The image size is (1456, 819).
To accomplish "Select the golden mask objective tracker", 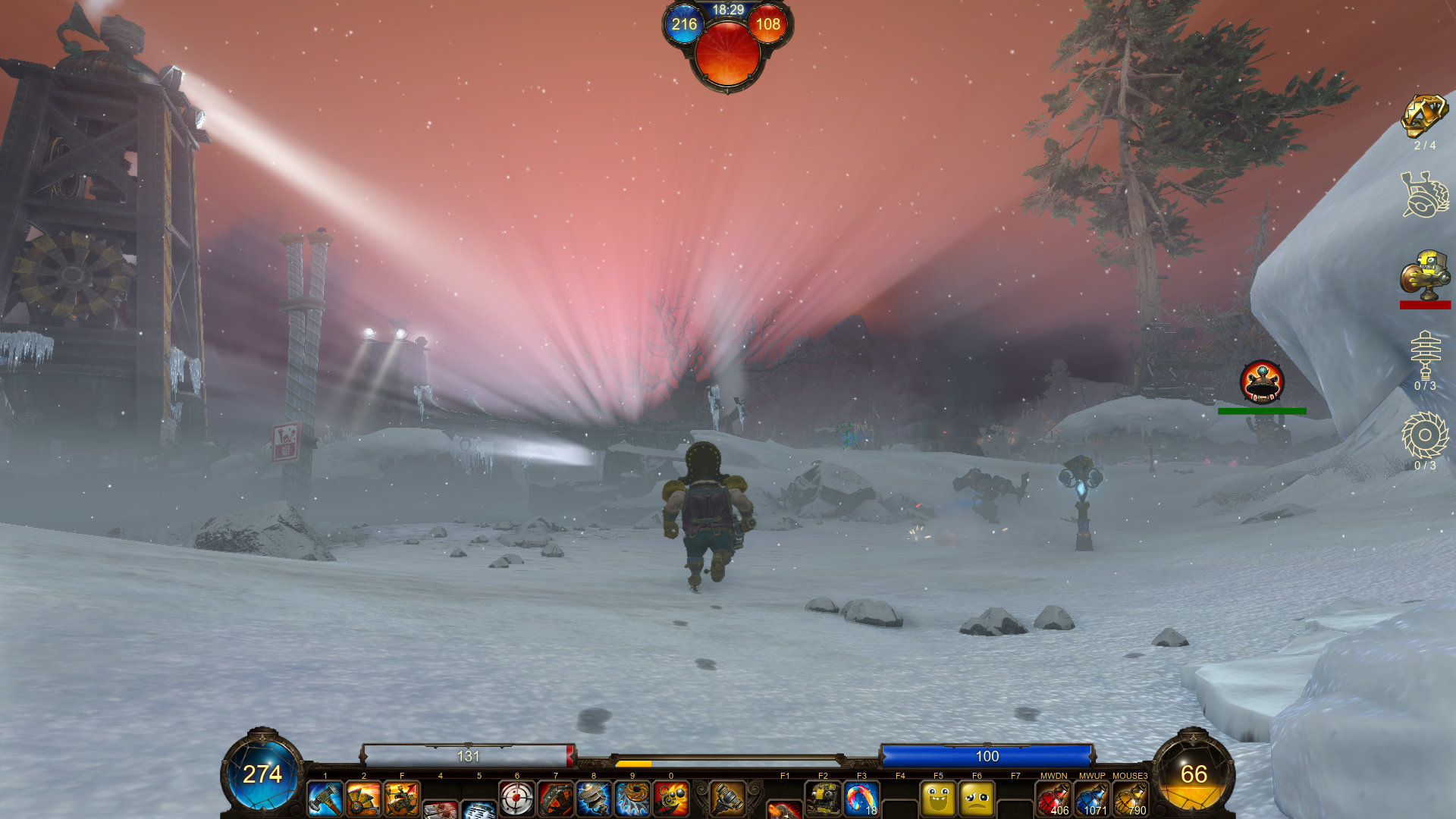I will pos(1424,116).
